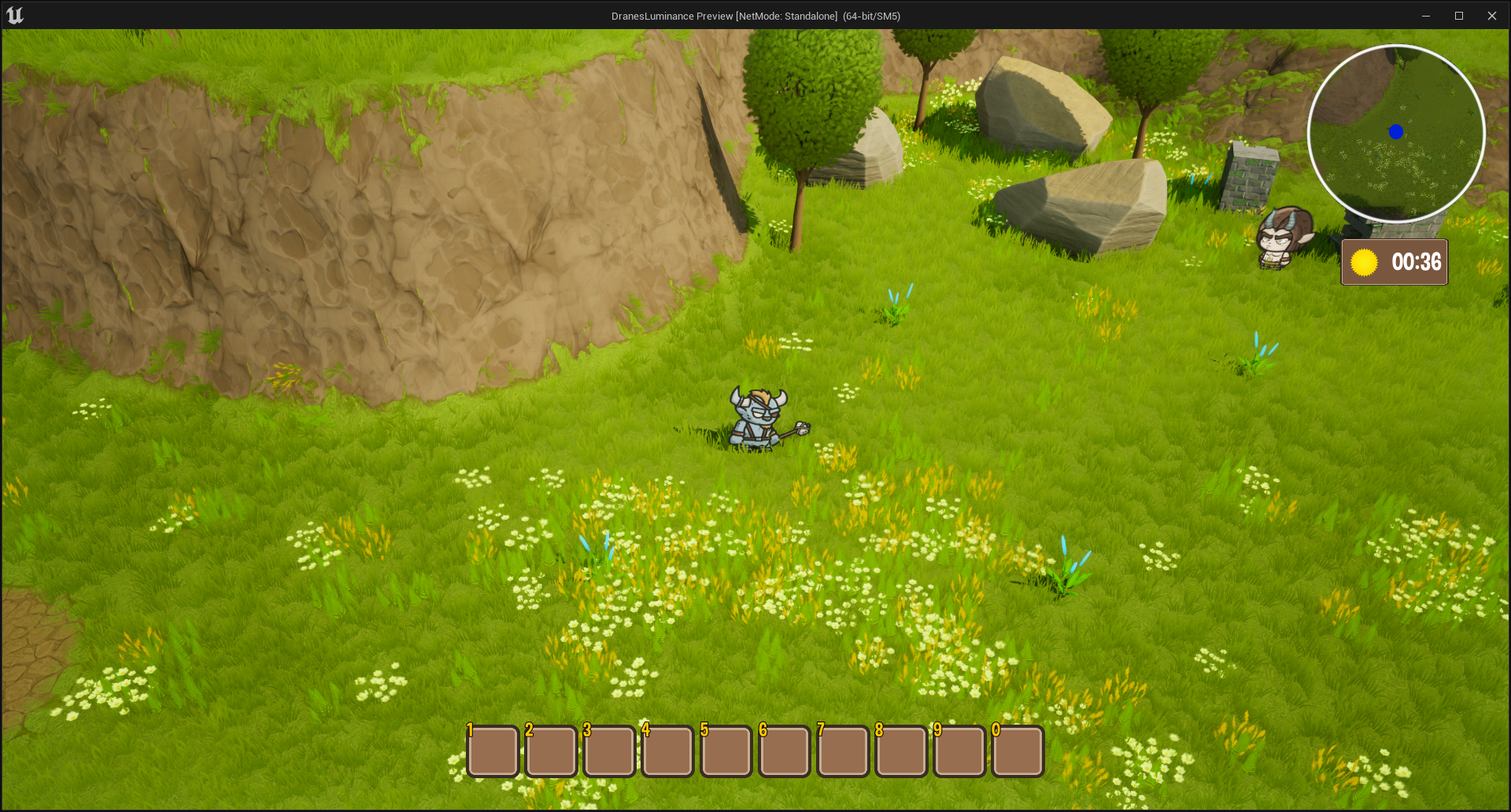
Task: Select hotbar slot number 1
Action: (493, 751)
